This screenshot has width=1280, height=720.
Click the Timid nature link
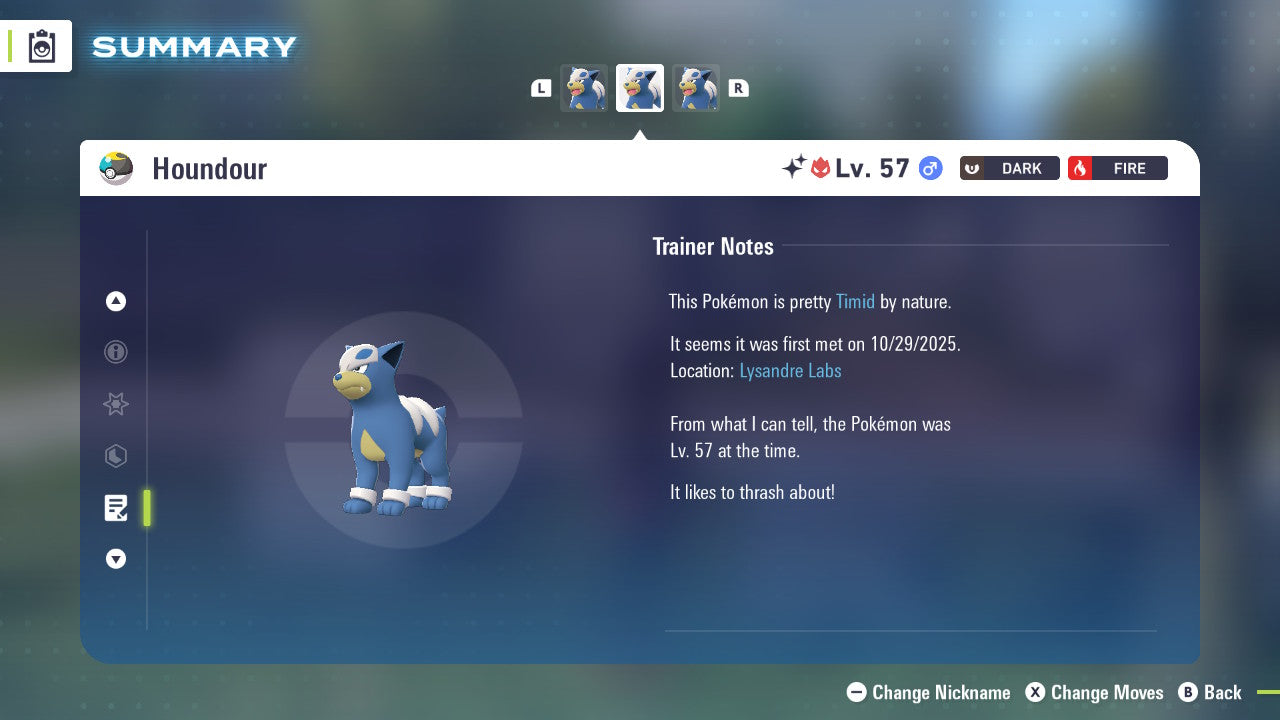(856, 301)
